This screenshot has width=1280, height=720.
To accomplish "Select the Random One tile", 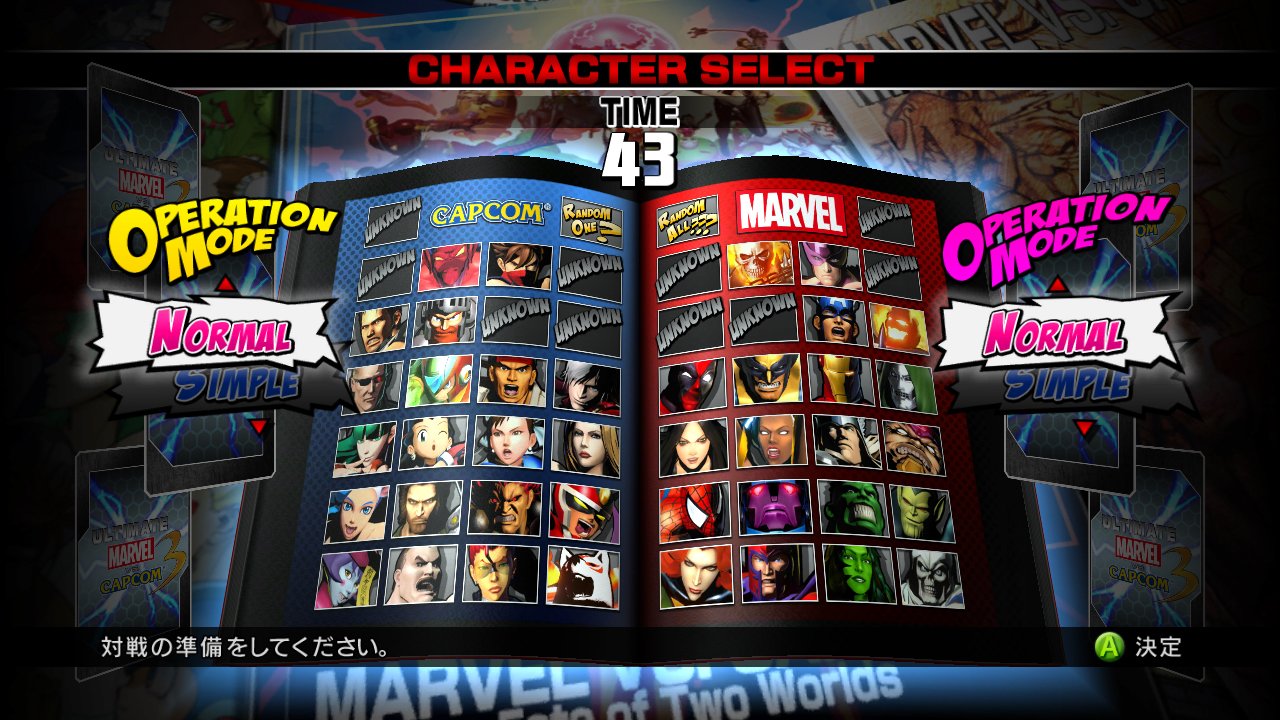I will [x=591, y=217].
